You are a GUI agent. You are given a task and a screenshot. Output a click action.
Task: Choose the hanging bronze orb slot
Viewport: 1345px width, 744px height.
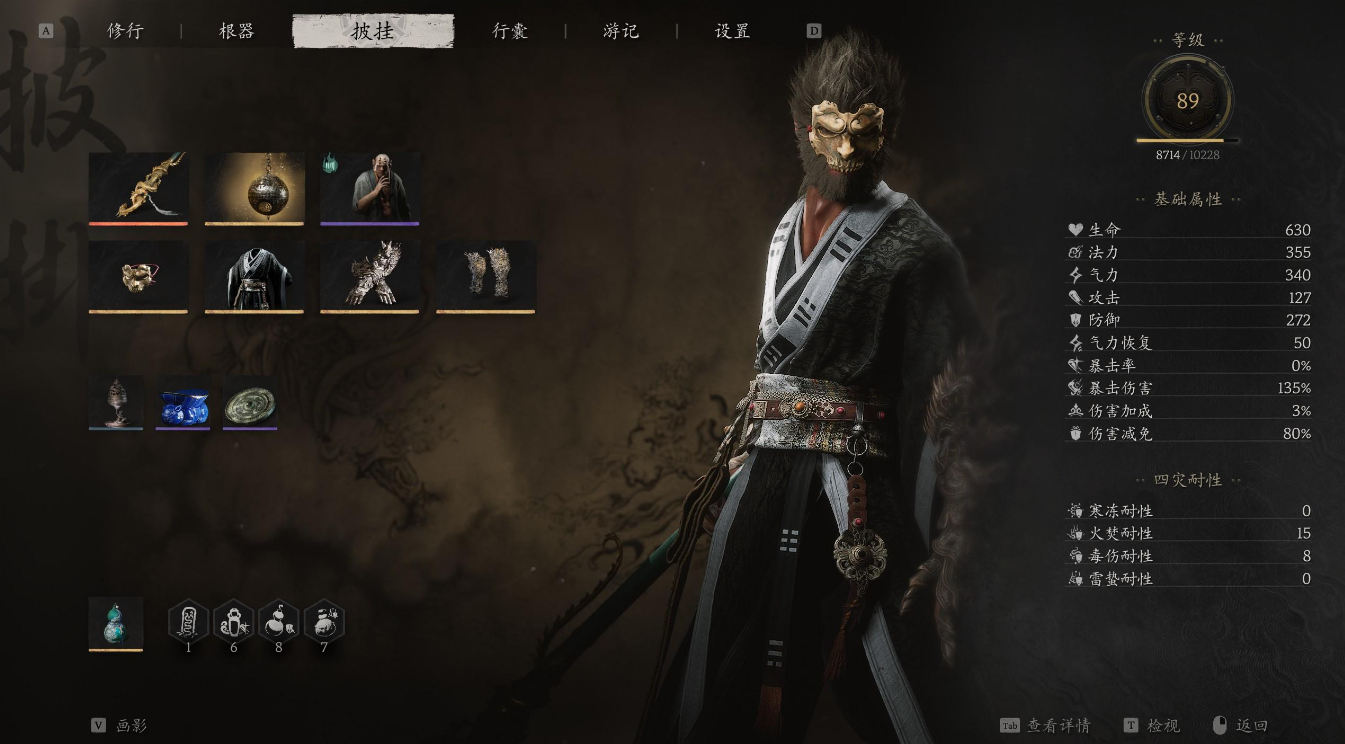click(254, 187)
